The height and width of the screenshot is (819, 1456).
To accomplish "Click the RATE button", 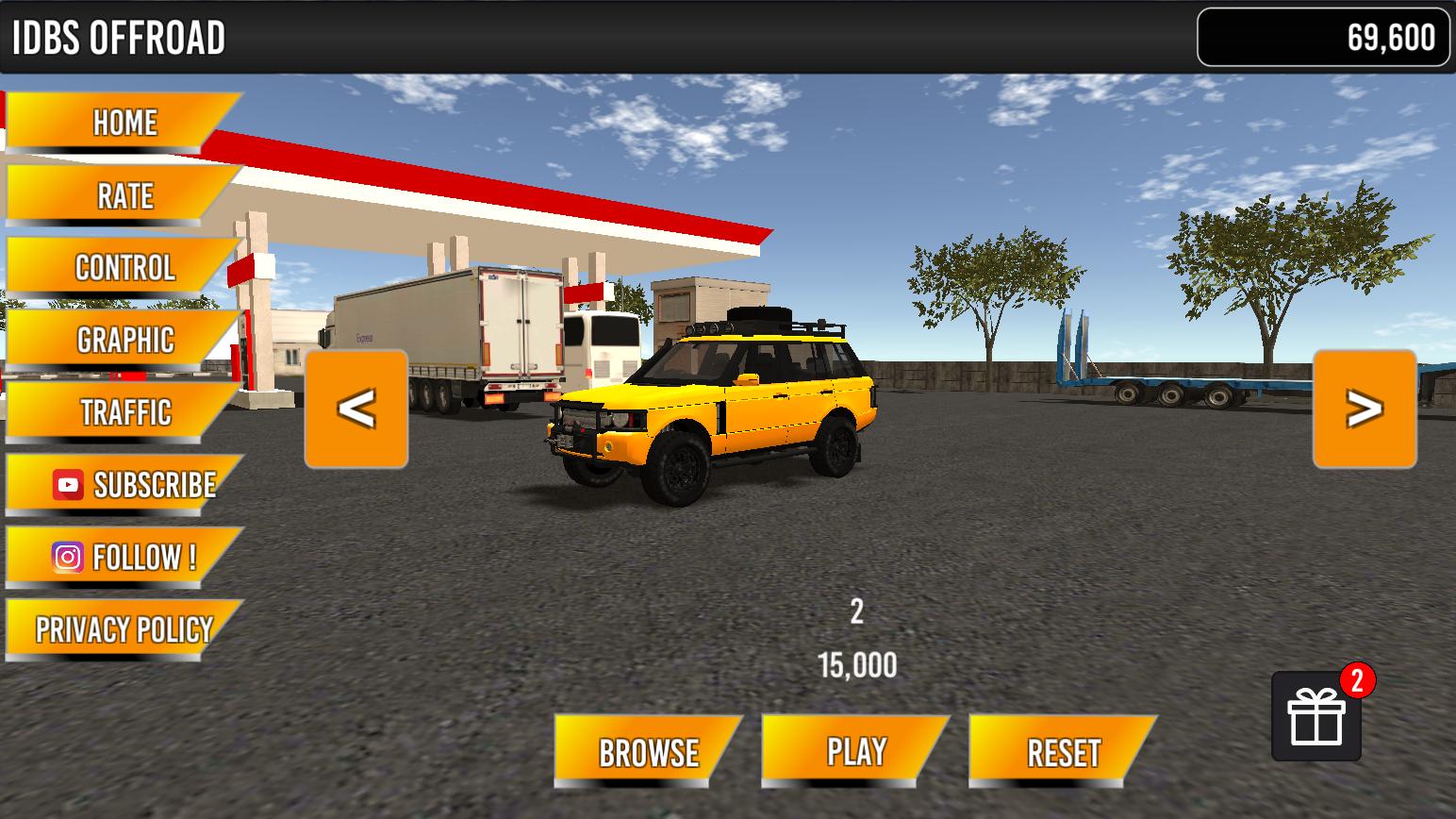I will pos(124,195).
